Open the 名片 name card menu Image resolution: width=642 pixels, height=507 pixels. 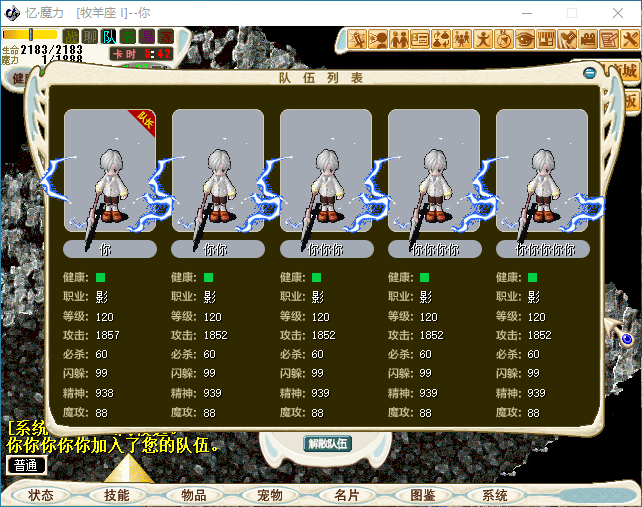tap(346, 495)
